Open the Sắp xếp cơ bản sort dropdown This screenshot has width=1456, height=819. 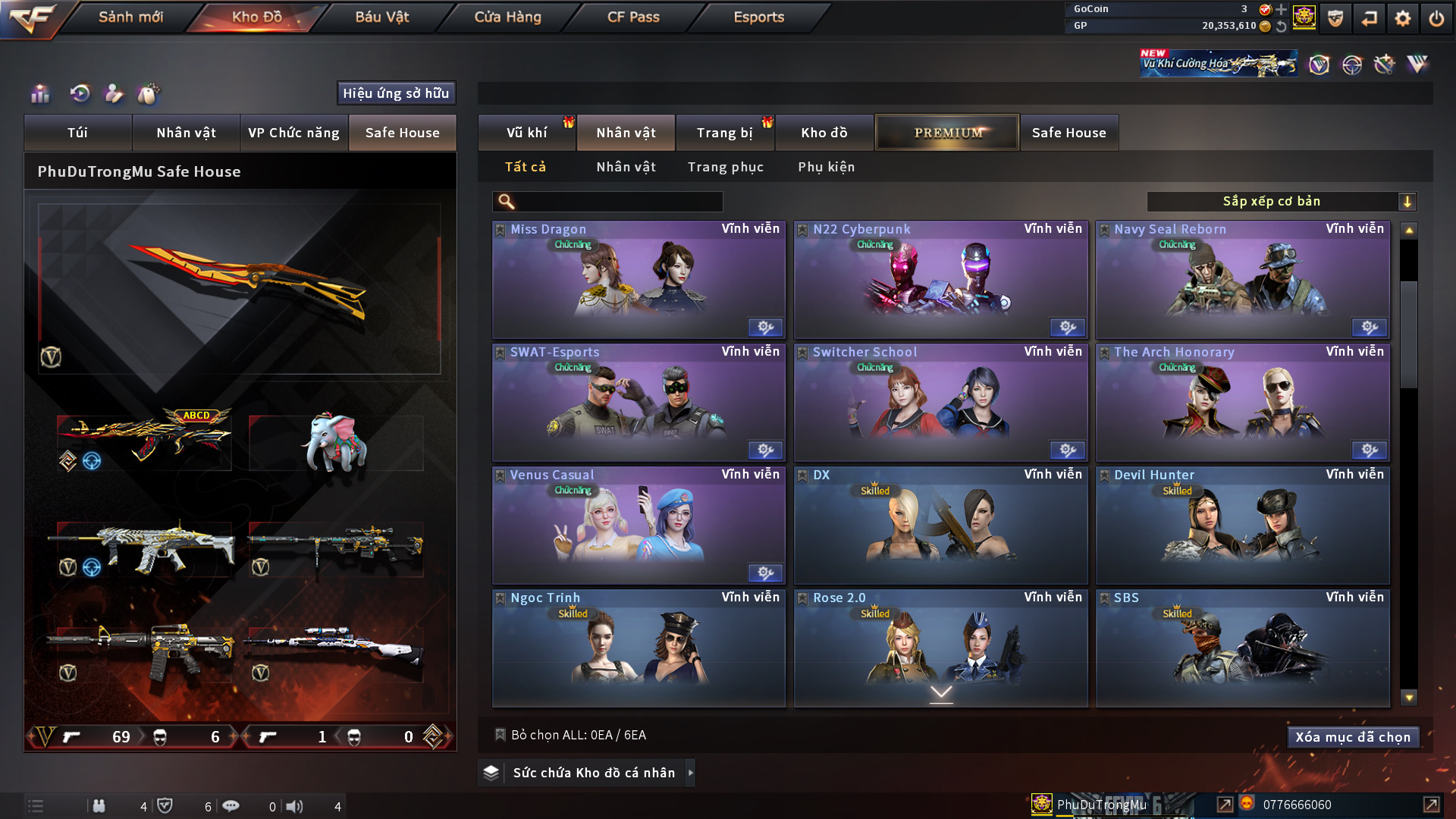[x=1281, y=202]
